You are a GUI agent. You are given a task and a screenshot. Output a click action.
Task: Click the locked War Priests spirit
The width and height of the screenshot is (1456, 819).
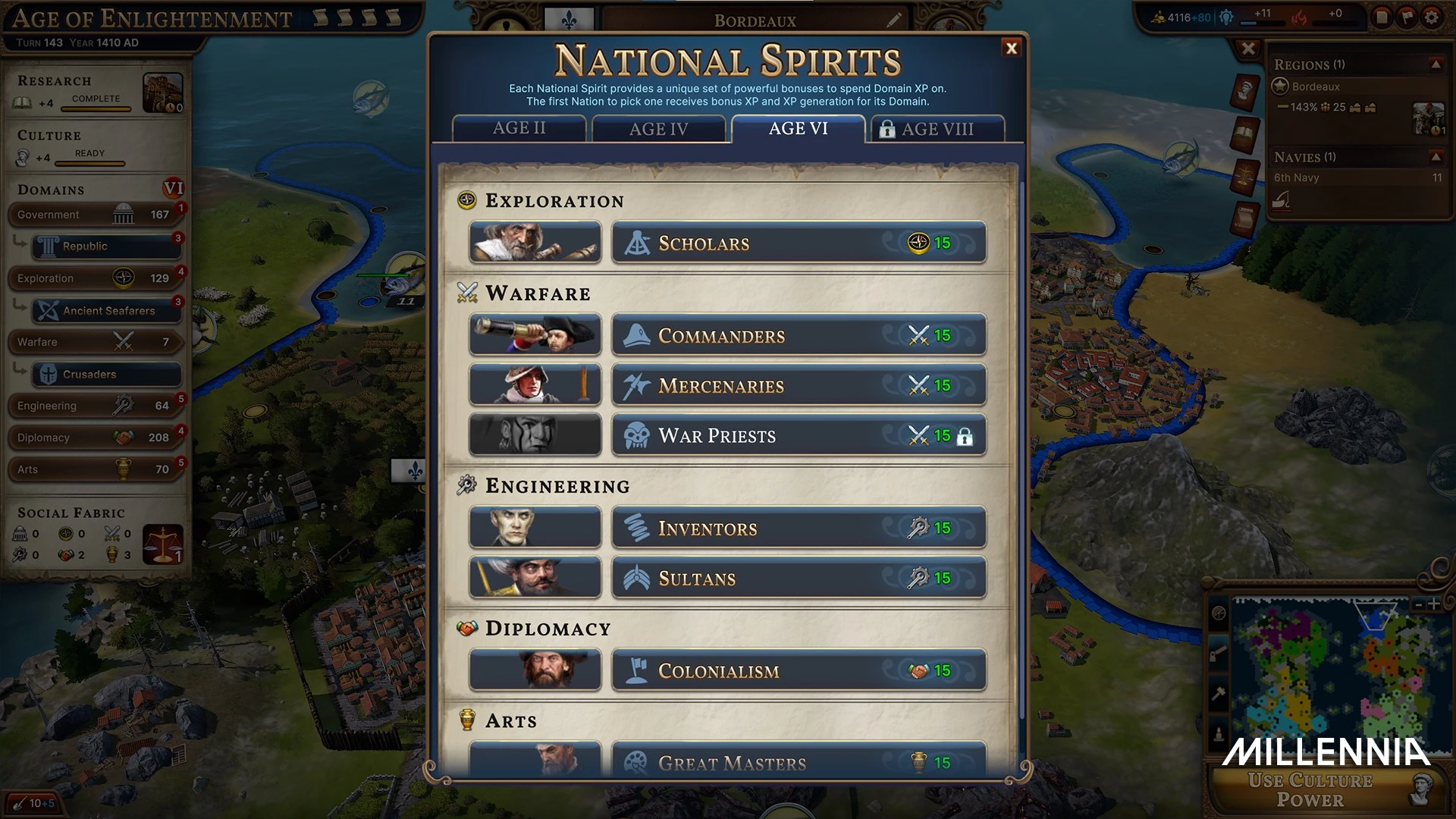[x=799, y=435]
